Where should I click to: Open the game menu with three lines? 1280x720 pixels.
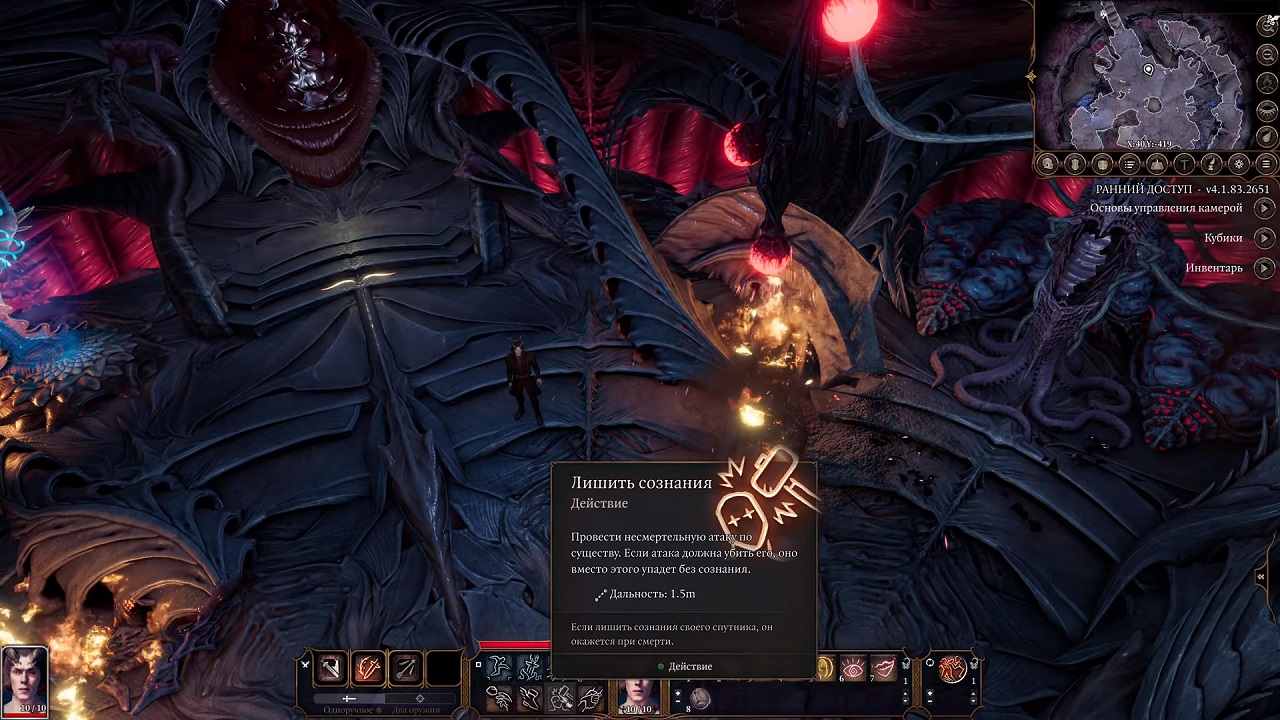(1266, 164)
